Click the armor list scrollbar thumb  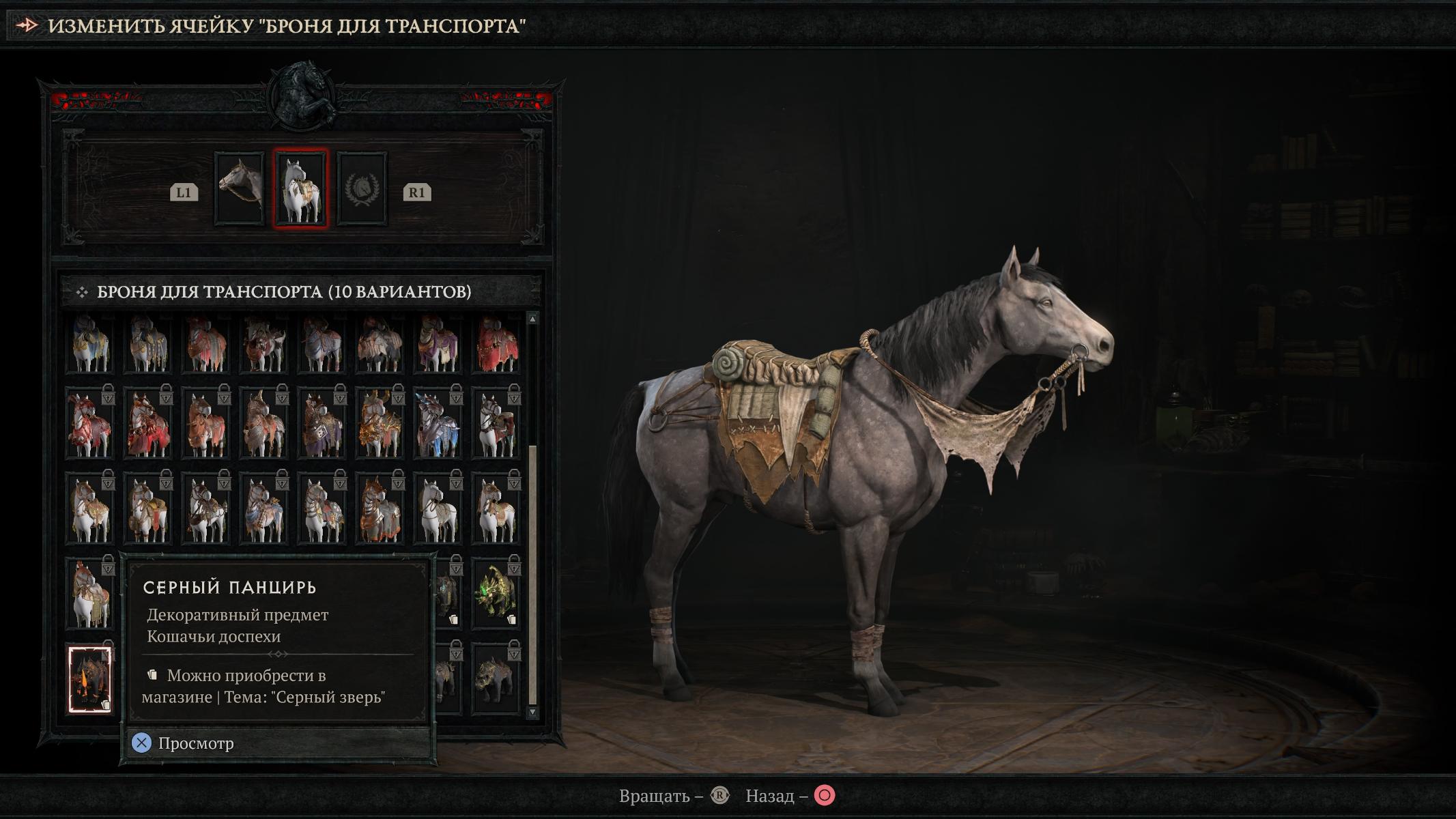pyautogui.click(x=532, y=573)
